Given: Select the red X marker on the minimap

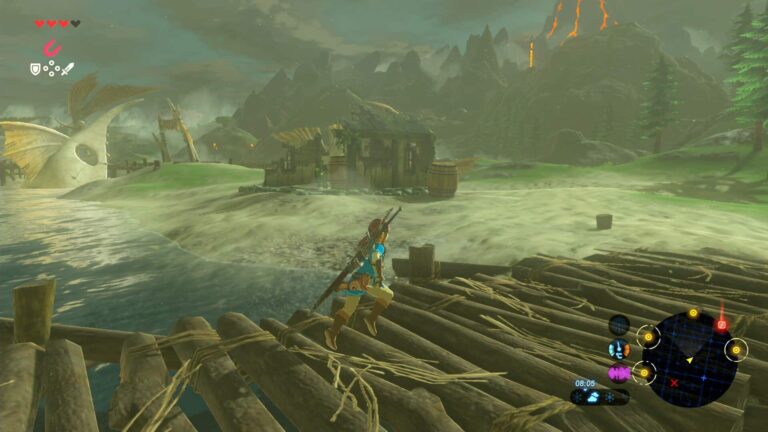Looking at the screenshot, I should coord(674,382).
